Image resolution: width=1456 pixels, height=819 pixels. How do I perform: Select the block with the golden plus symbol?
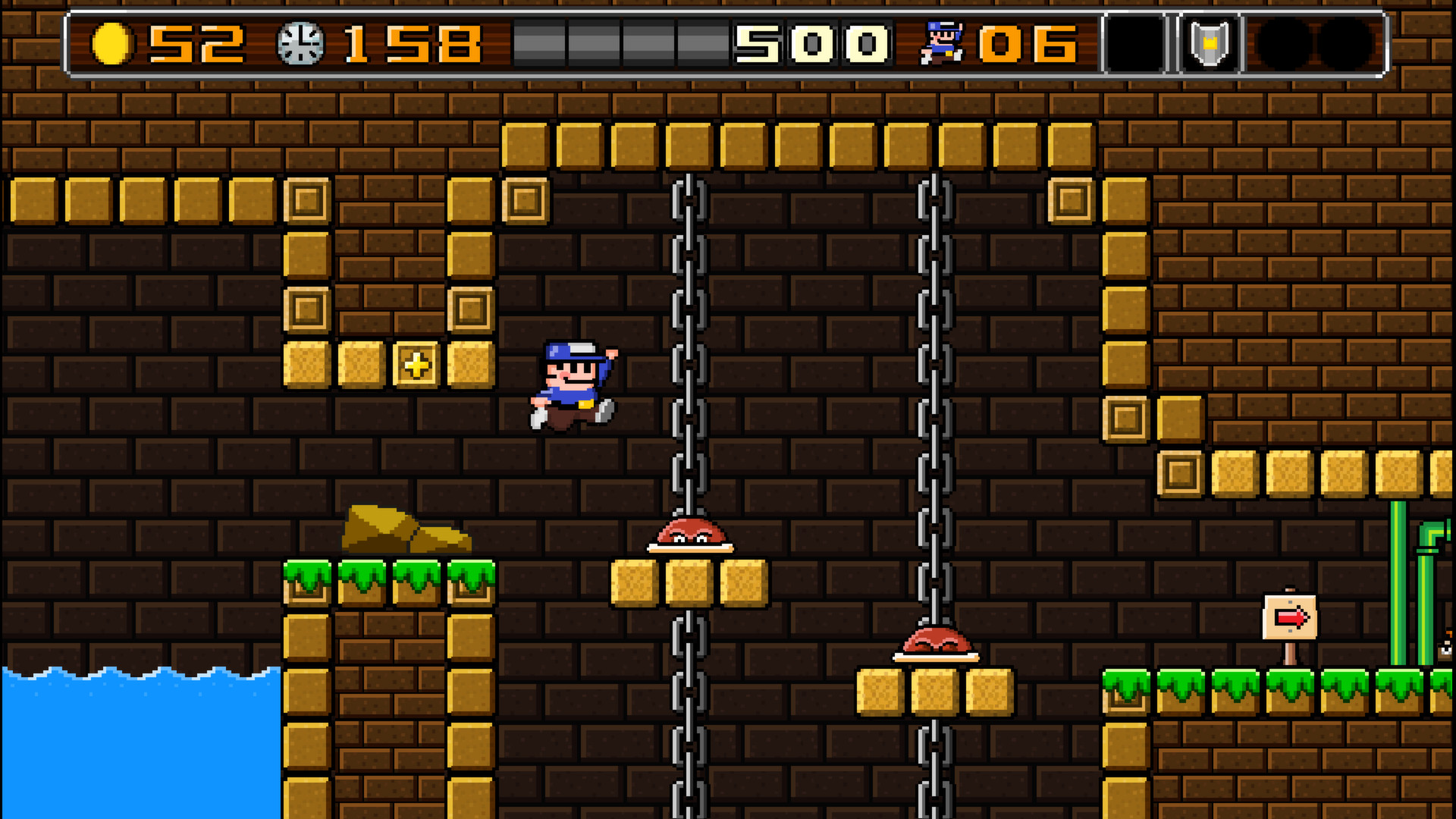click(416, 365)
